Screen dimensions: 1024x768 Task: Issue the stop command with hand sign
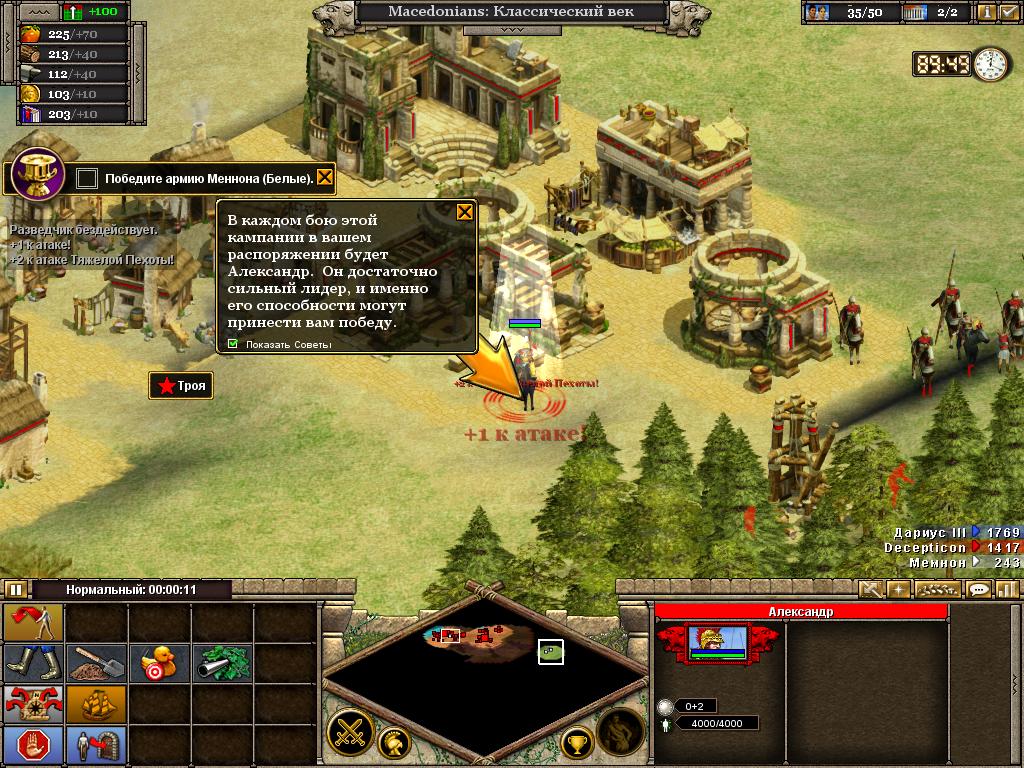click(x=33, y=744)
